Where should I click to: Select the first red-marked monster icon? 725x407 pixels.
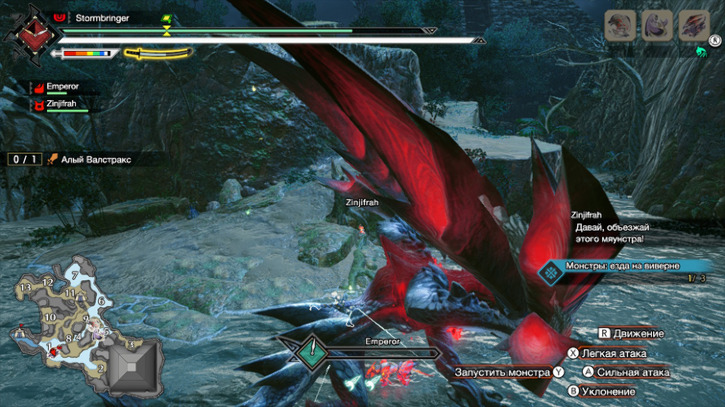pos(621,24)
